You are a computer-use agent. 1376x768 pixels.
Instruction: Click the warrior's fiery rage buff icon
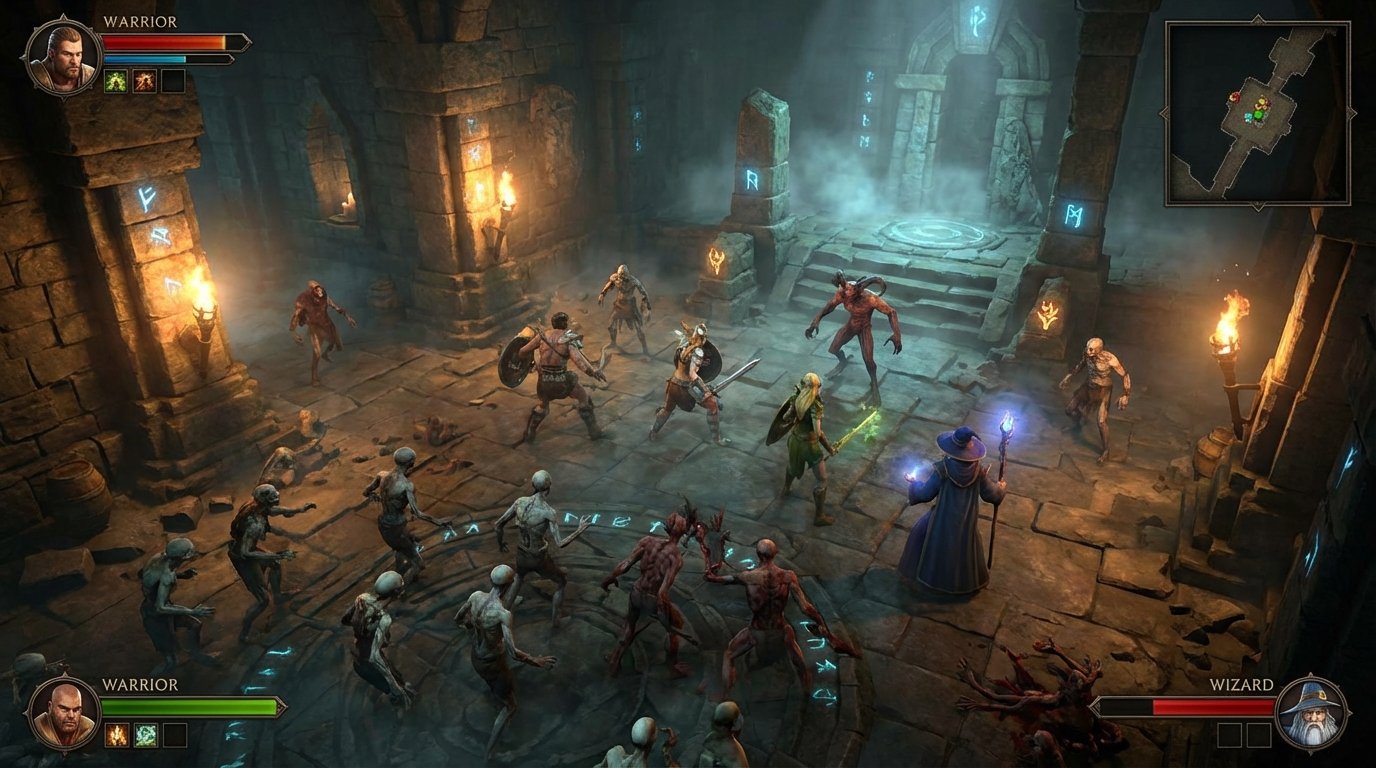(x=145, y=81)
